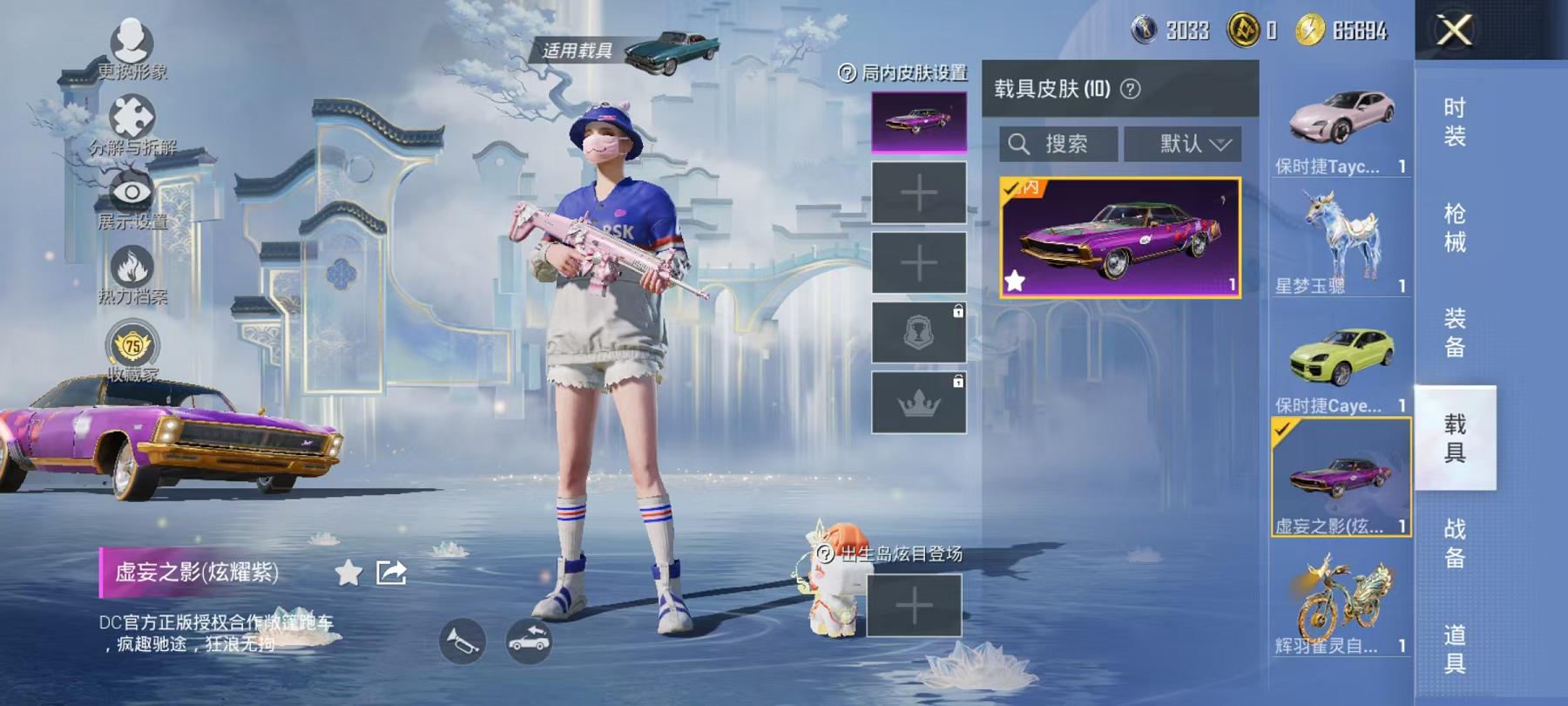
Task: Open the 默认 sort dropdown
Action: [1194, 144]
